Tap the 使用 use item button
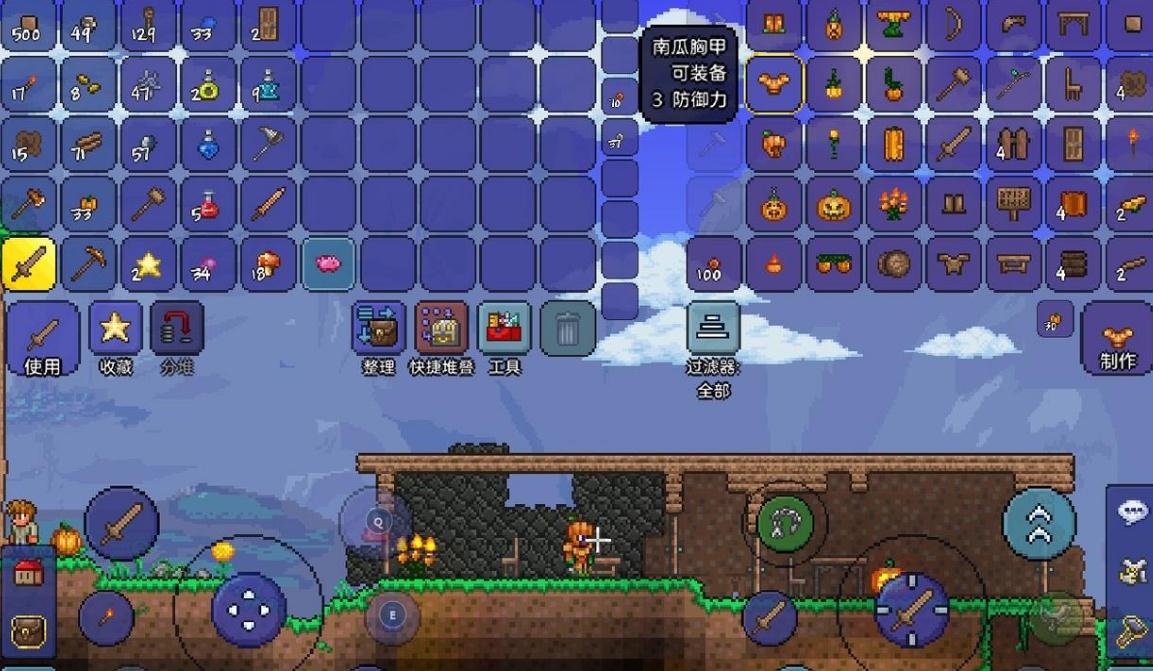The width and height of the screenshot is (1153, 671). (x=43, y=334)
